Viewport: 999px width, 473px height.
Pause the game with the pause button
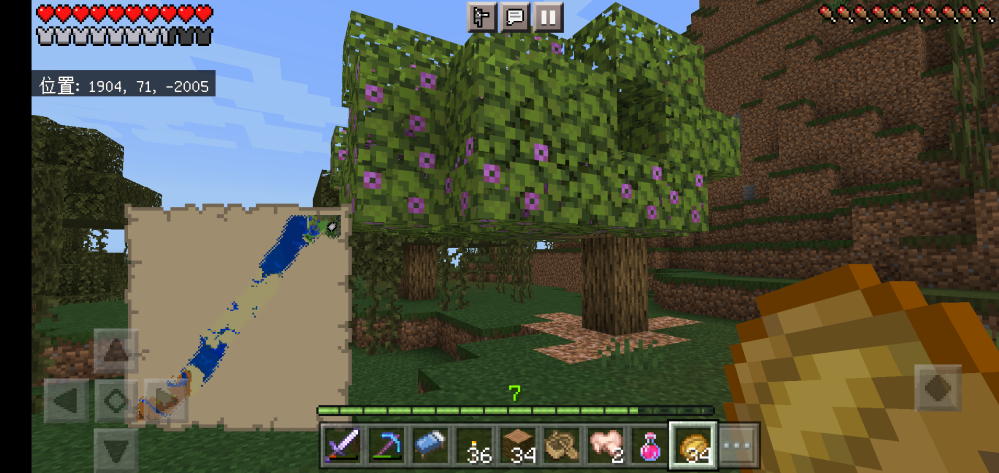548,17
